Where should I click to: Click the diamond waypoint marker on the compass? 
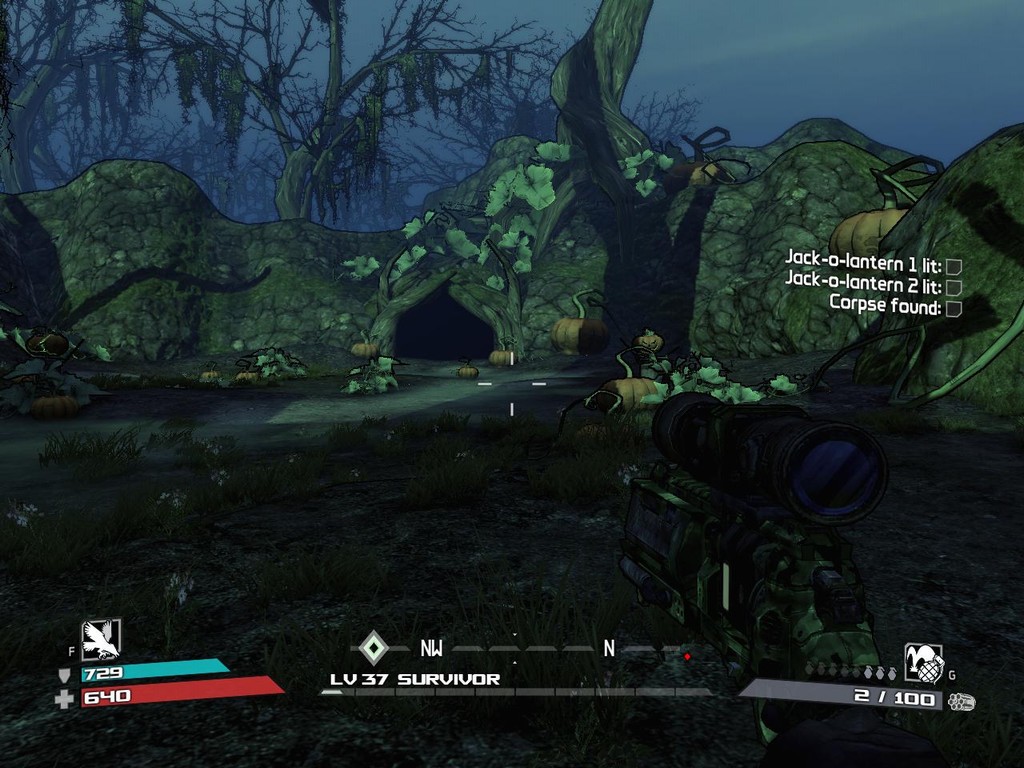pos(373,647)
